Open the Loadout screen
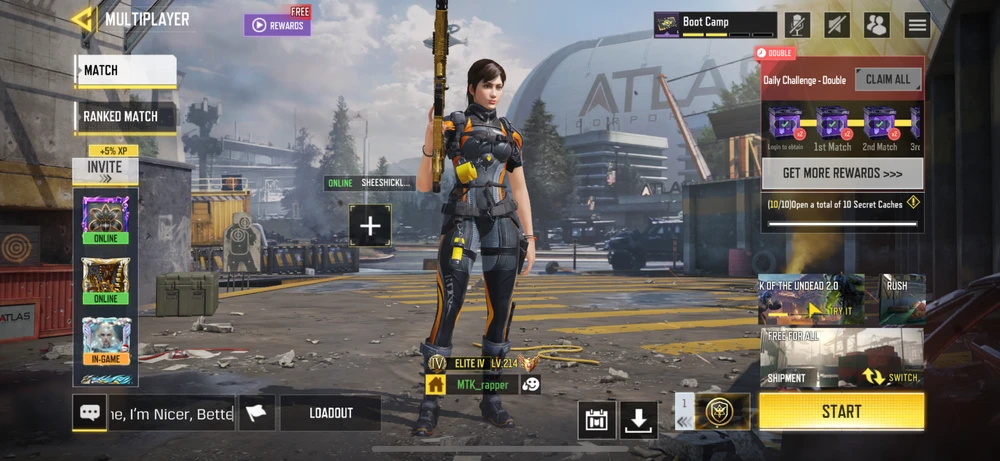Screen dimensions: 1000x461 pyautogui.click(x=330, y=413)
